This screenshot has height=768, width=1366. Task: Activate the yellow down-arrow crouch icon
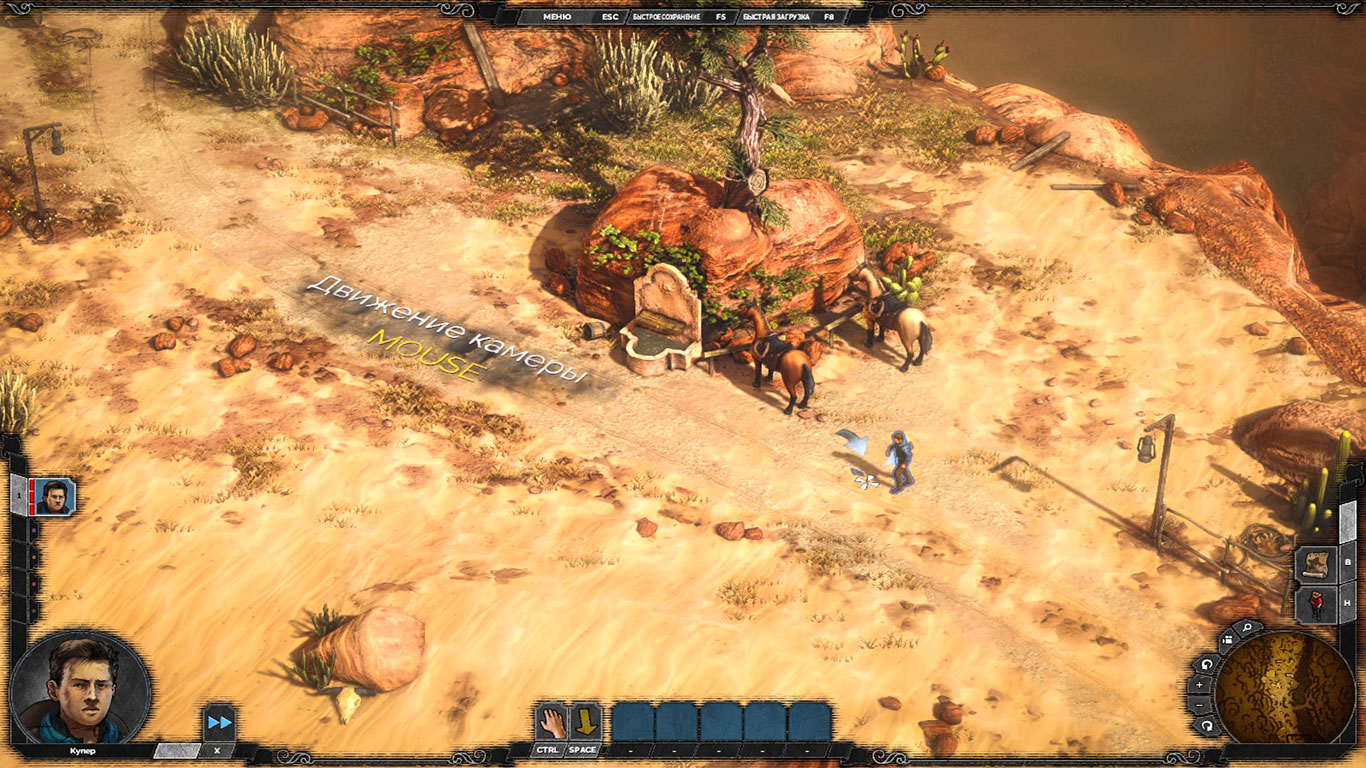coord(584,721)
